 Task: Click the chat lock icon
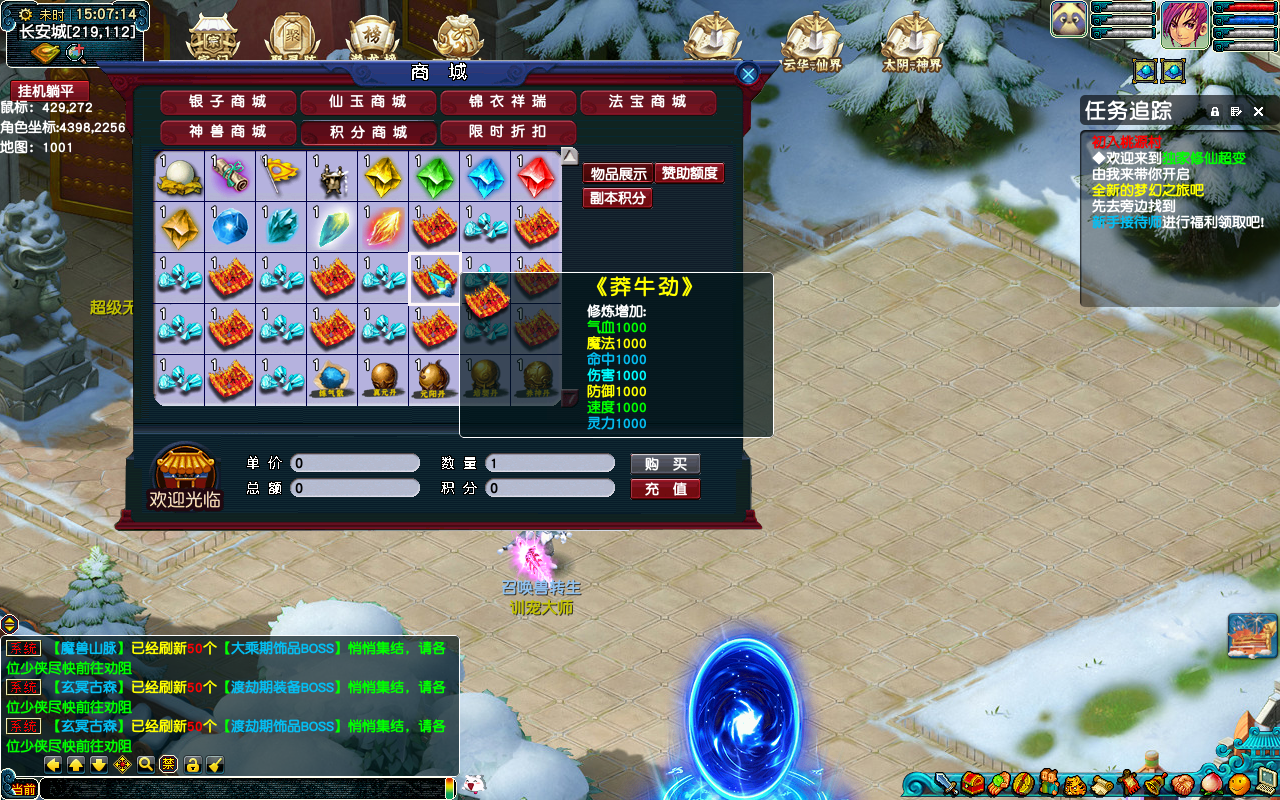point(192,765)
